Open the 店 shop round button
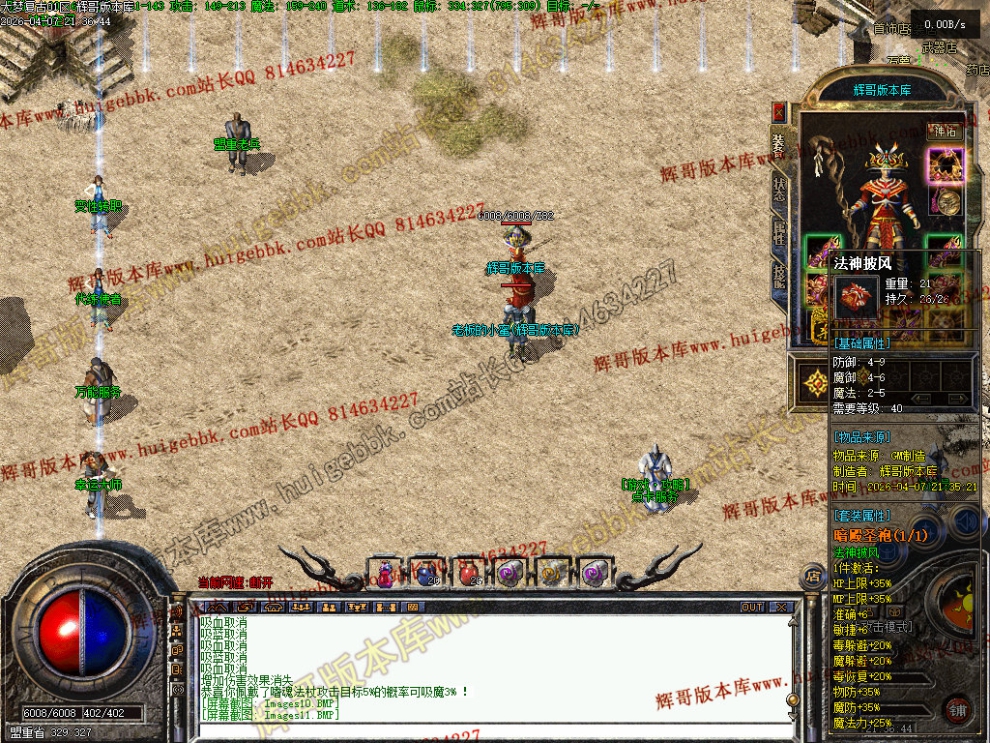 [812, 576]
